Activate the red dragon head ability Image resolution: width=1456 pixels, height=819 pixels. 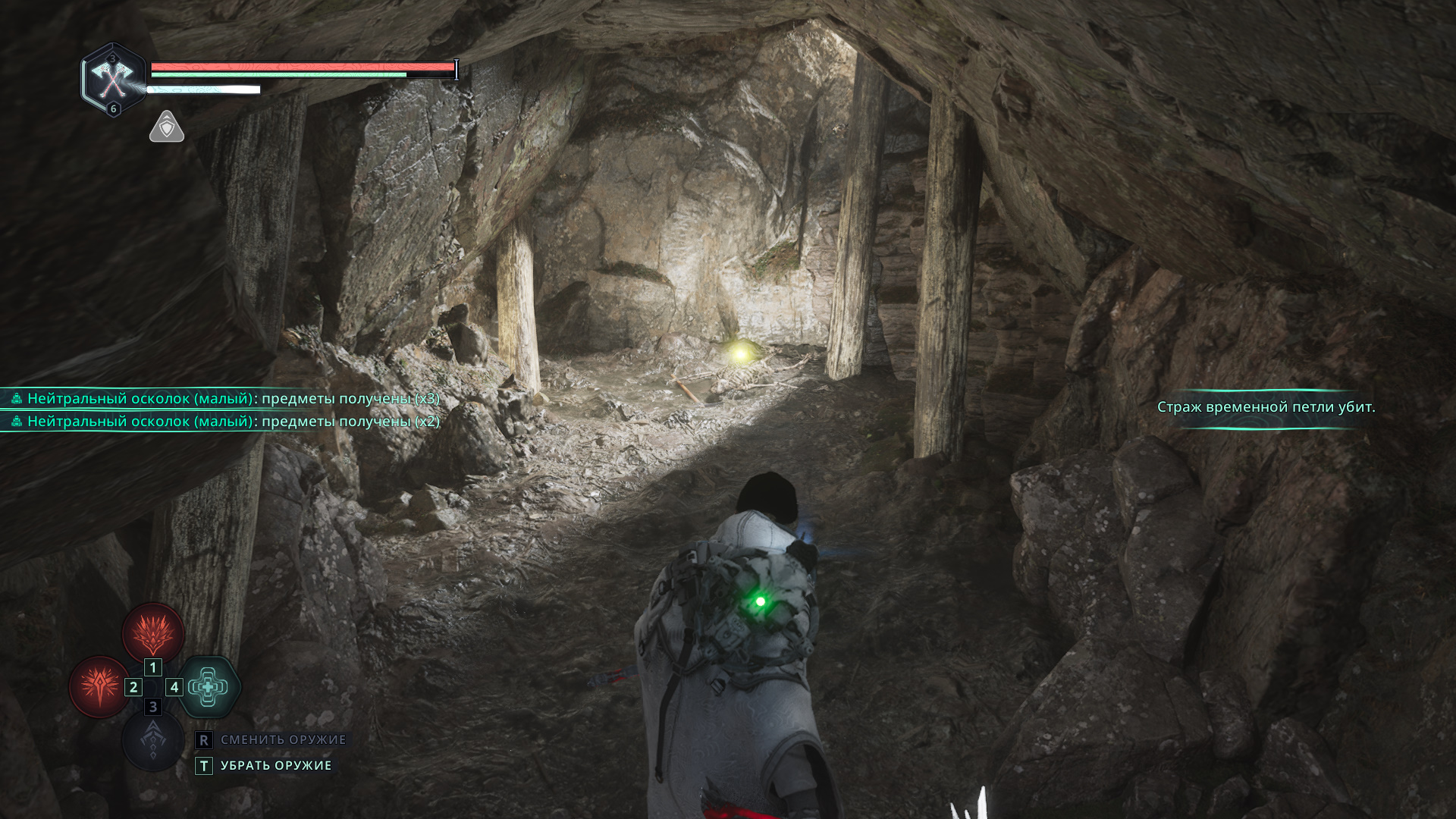pos(153,633)
